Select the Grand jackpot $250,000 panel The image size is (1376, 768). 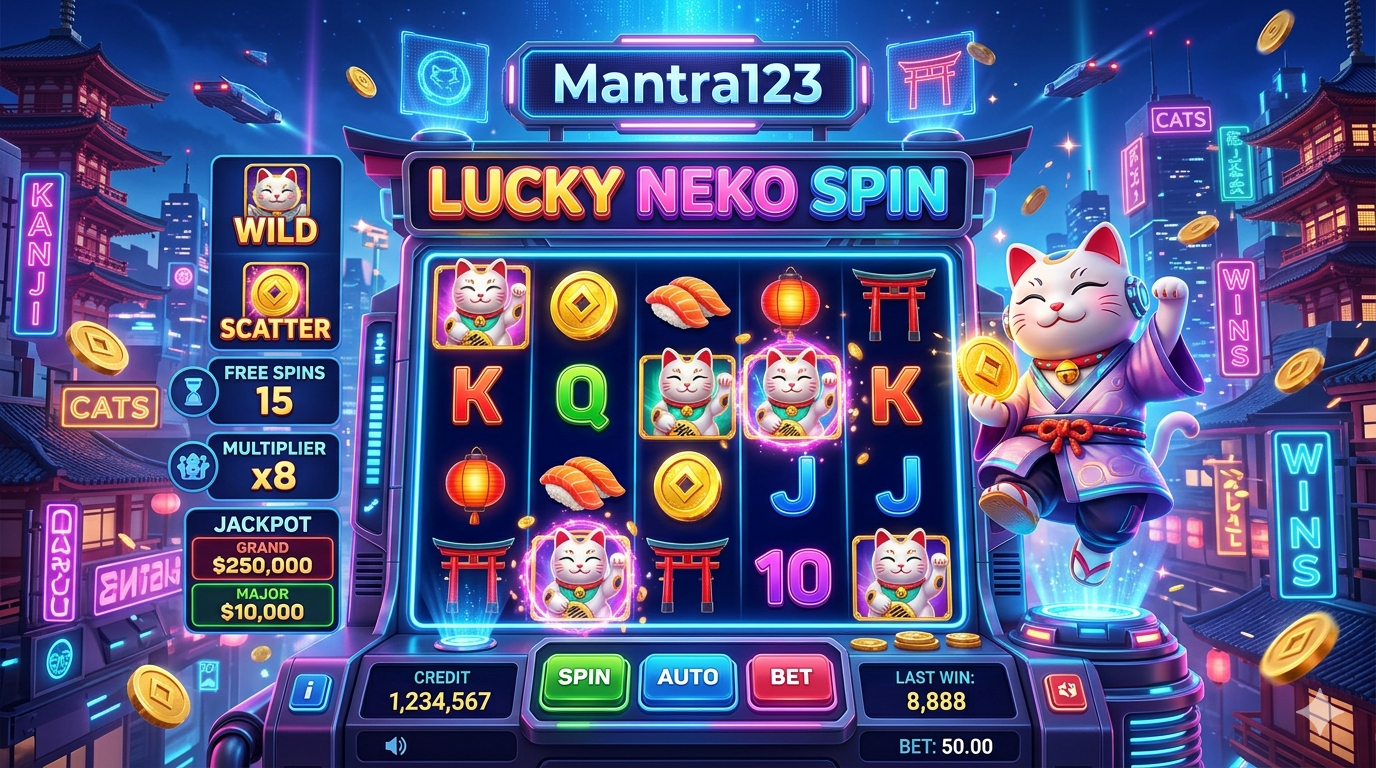click(263, 558)
